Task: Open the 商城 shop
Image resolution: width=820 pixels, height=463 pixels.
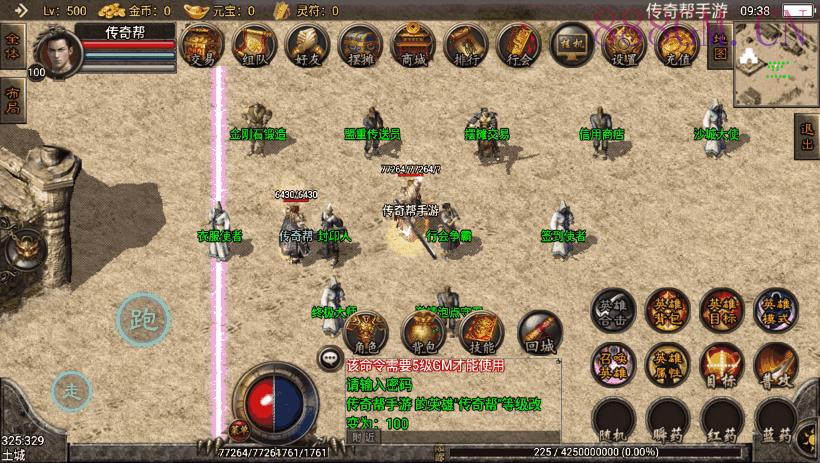Action: pos(412,46)
